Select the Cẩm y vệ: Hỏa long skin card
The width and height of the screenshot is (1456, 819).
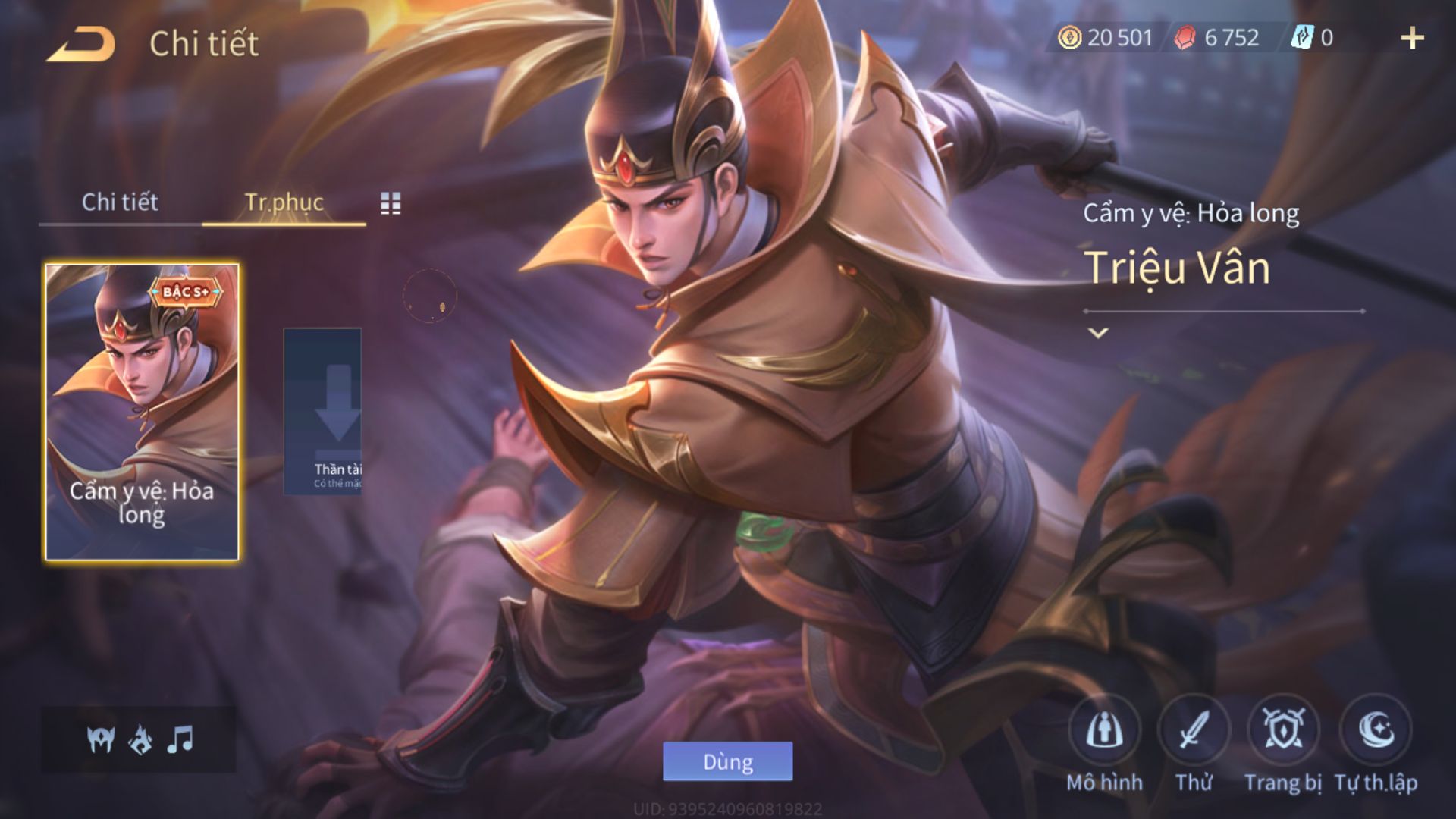pyautogui.click(x=142, y=412)
